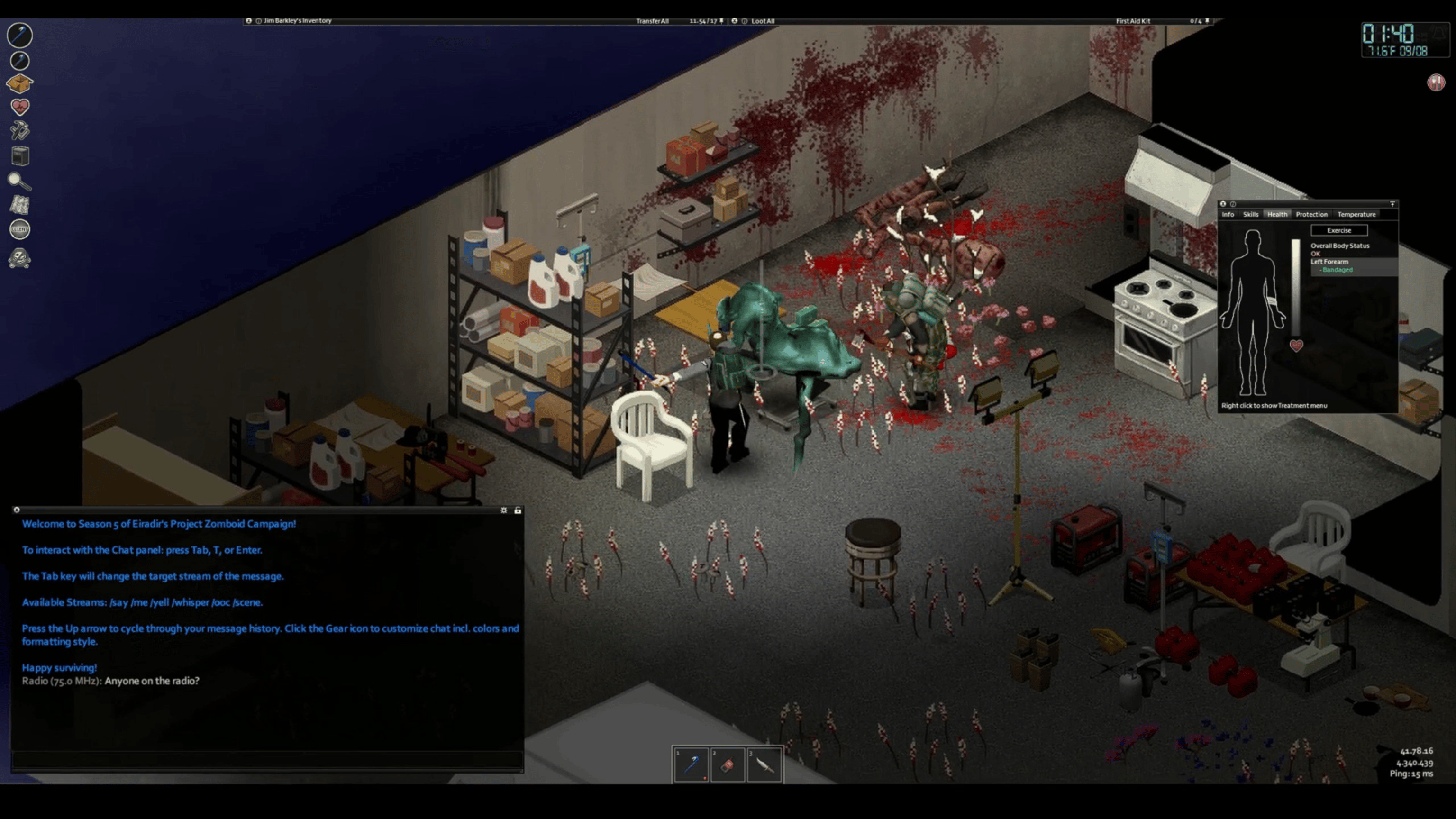This screenshot has width=1456, height=819.
Task: Show the Temperature tab
Action: coord(1356,215)
